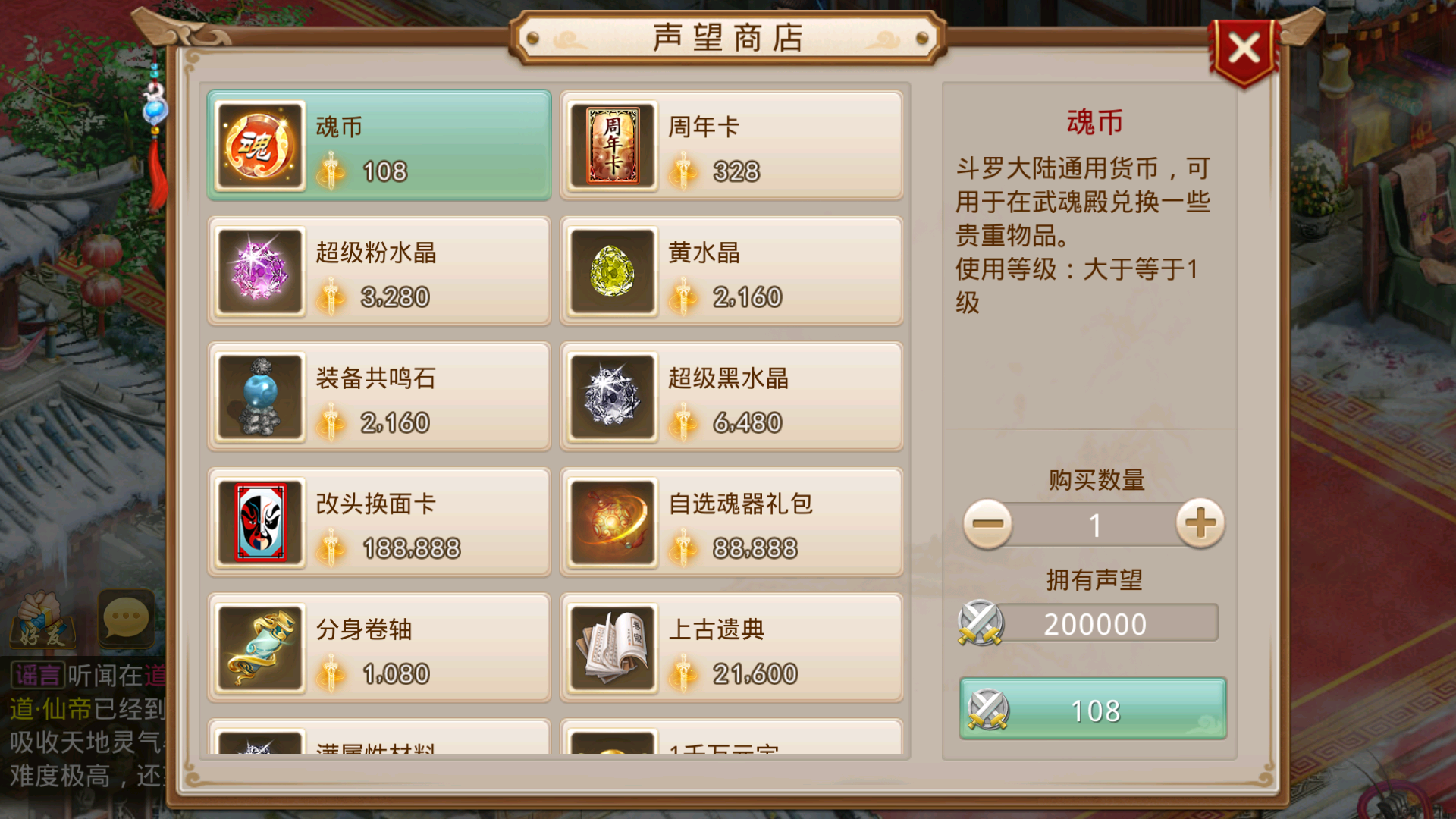Click the 声望商店 title banner
This screenshot has width=1456, height=819.
pyautogui.click(x=728, y=35)
